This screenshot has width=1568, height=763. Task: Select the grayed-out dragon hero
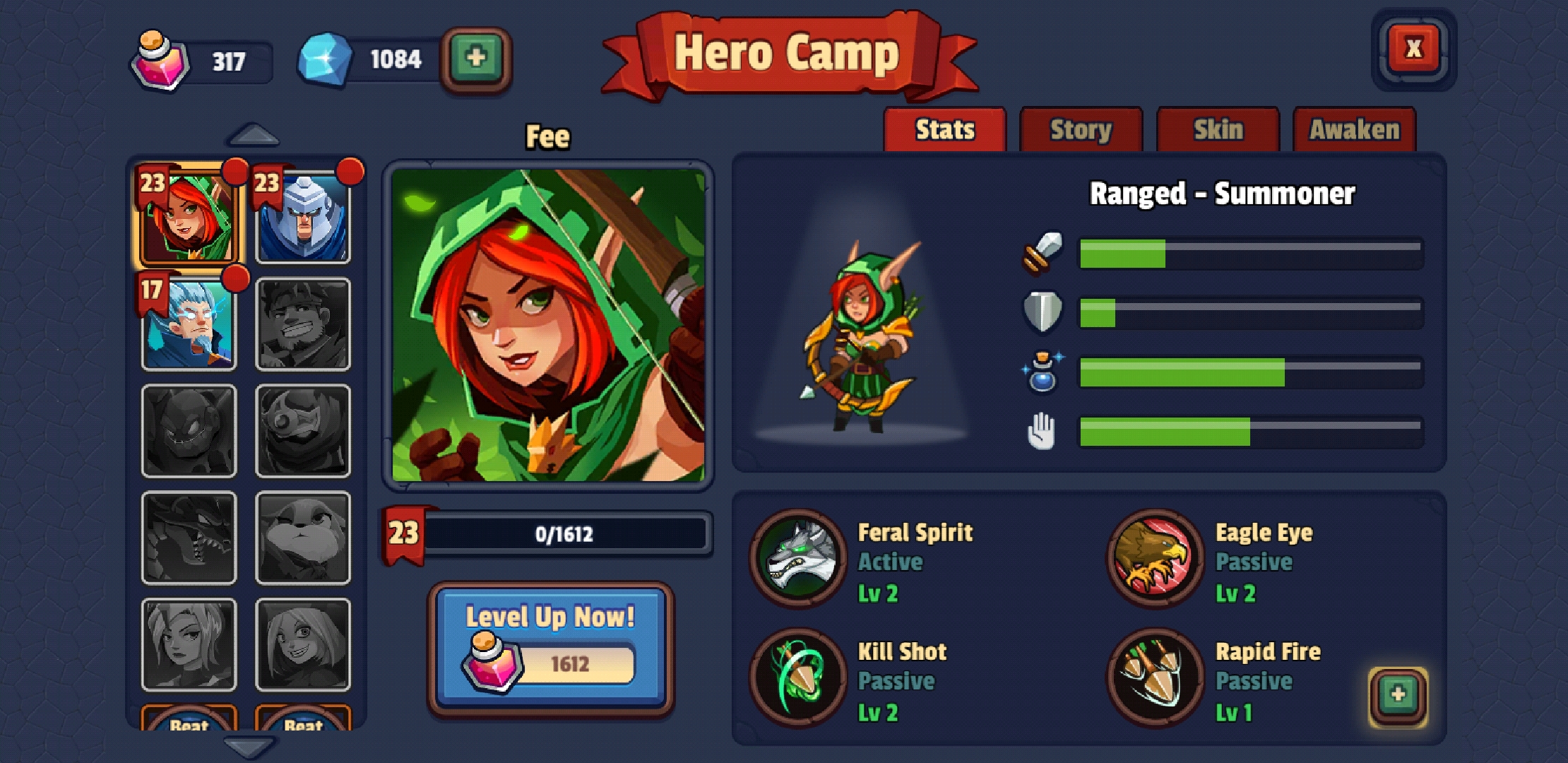coord(189,538)
